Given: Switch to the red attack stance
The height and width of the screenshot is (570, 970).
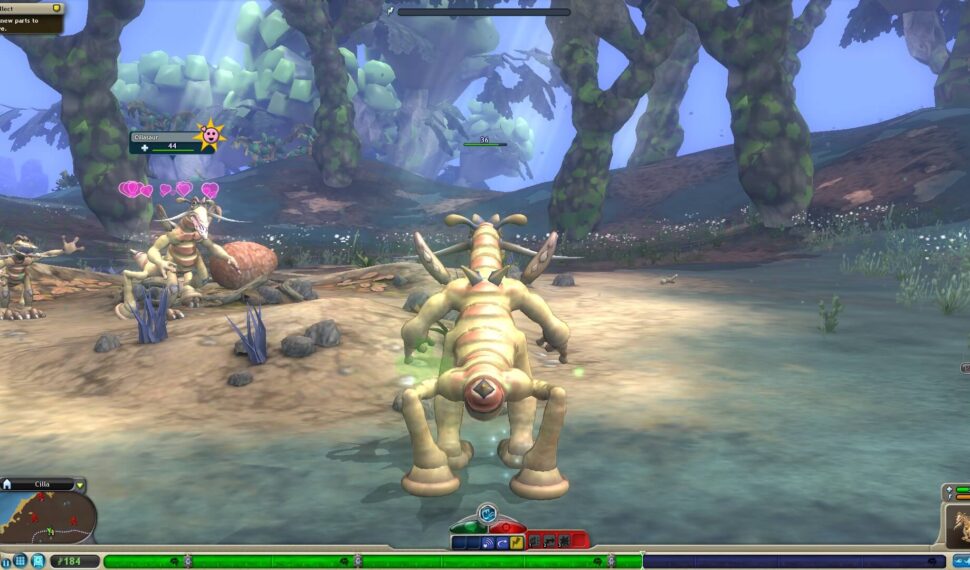Looking at the screenshot, I should click(x=507, y=527).
